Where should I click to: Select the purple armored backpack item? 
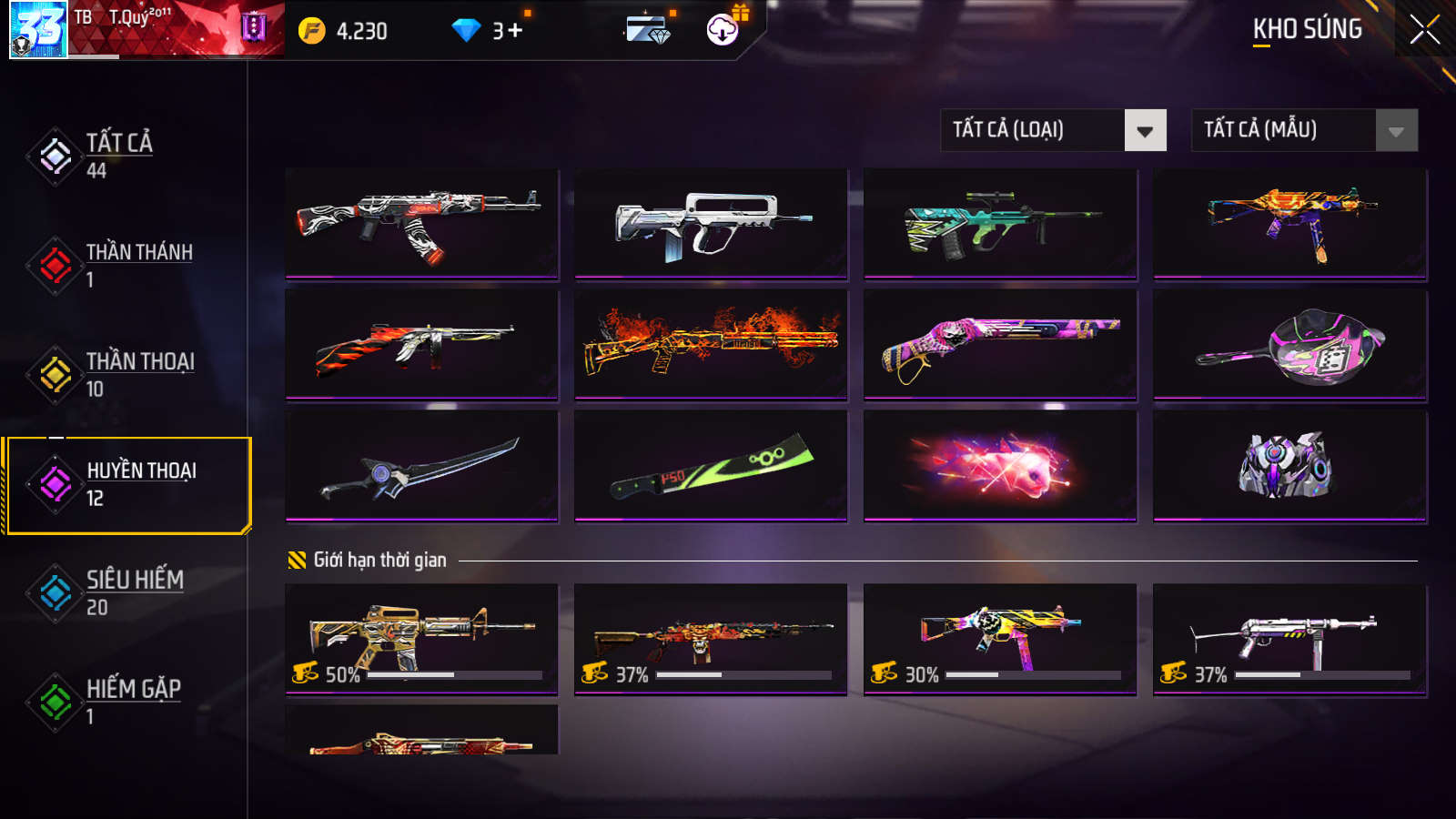pos(1289,465)
